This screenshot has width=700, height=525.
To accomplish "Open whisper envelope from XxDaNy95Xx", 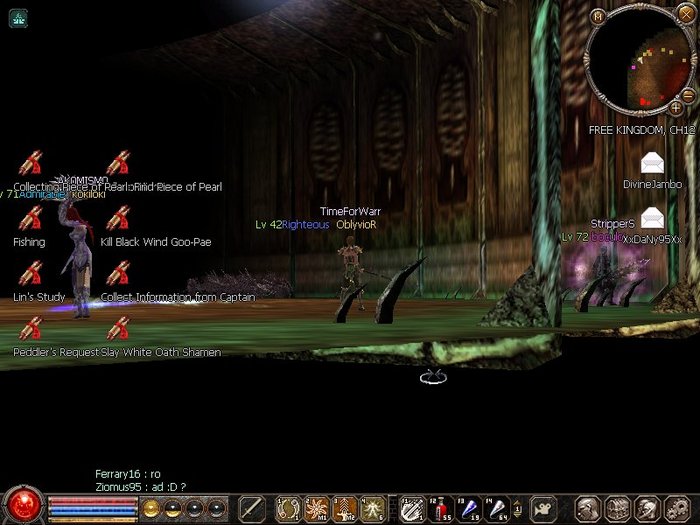I will click(x=652, y=217).
